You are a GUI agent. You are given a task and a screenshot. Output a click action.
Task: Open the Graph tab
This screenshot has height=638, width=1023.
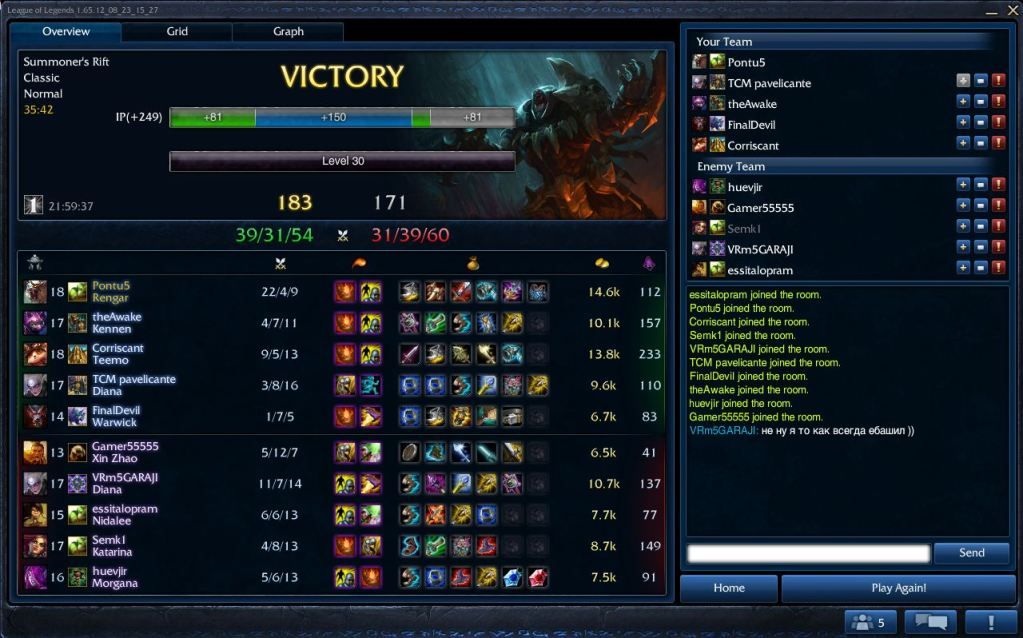pyautogui.click(x=288, y=32)
